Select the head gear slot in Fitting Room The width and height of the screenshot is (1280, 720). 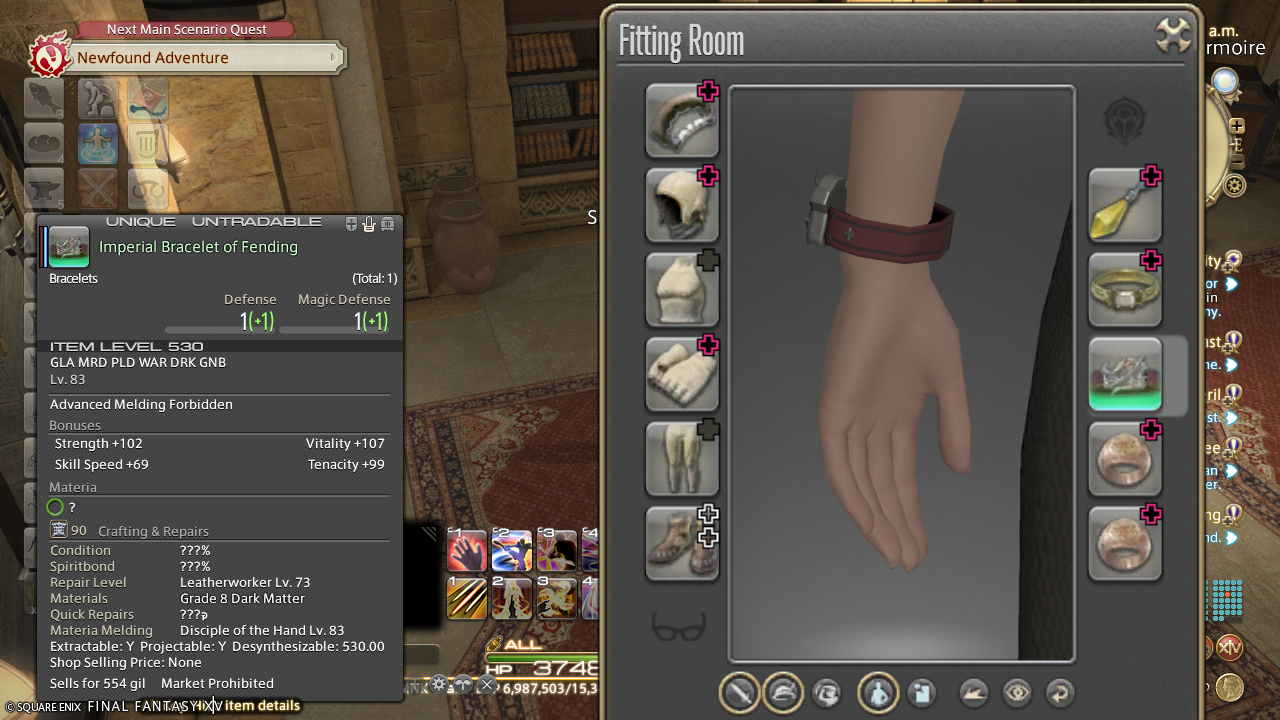pyautogui.click(x=682, y=121)
